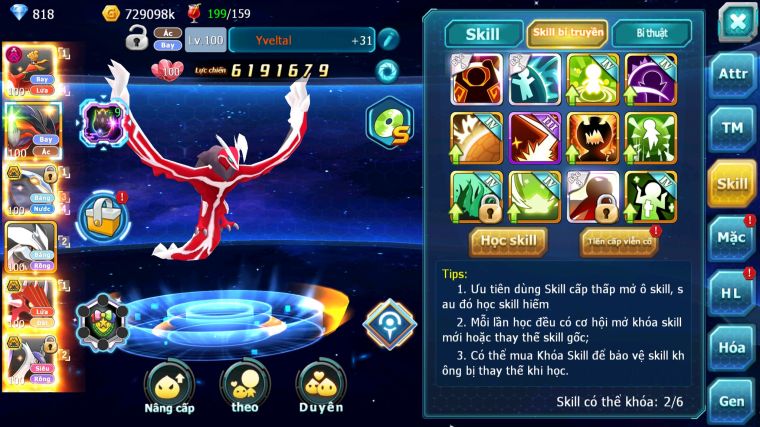The width and height of the screenshot is (760, 427).
Task: Select the TM side tab
Action: (731, 128)
